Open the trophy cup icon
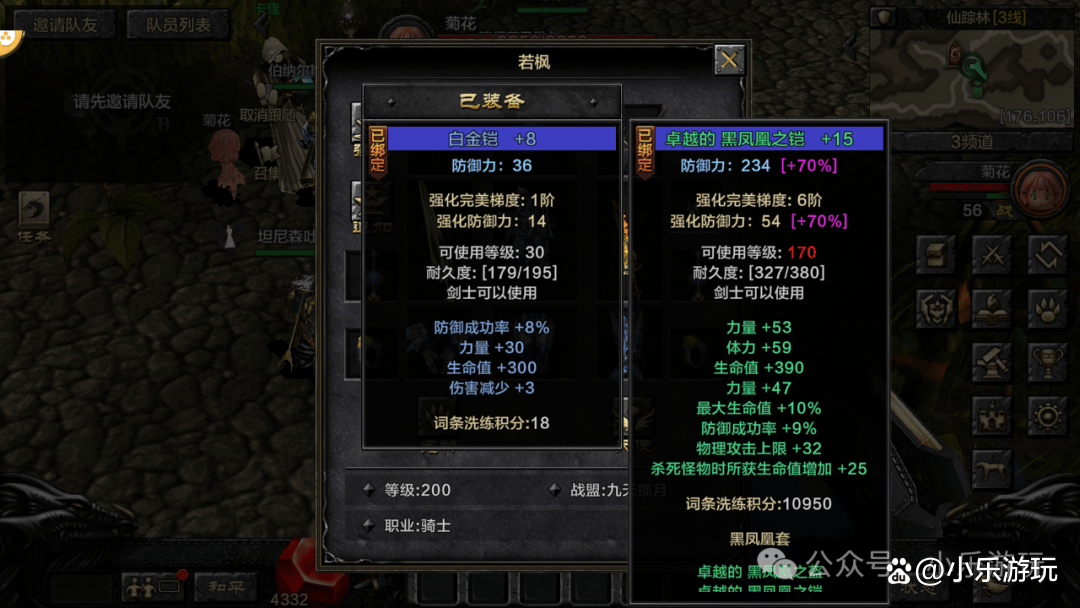Image resolution: width=1080 pixels, height=608 pixels. tap(1047, 362)
